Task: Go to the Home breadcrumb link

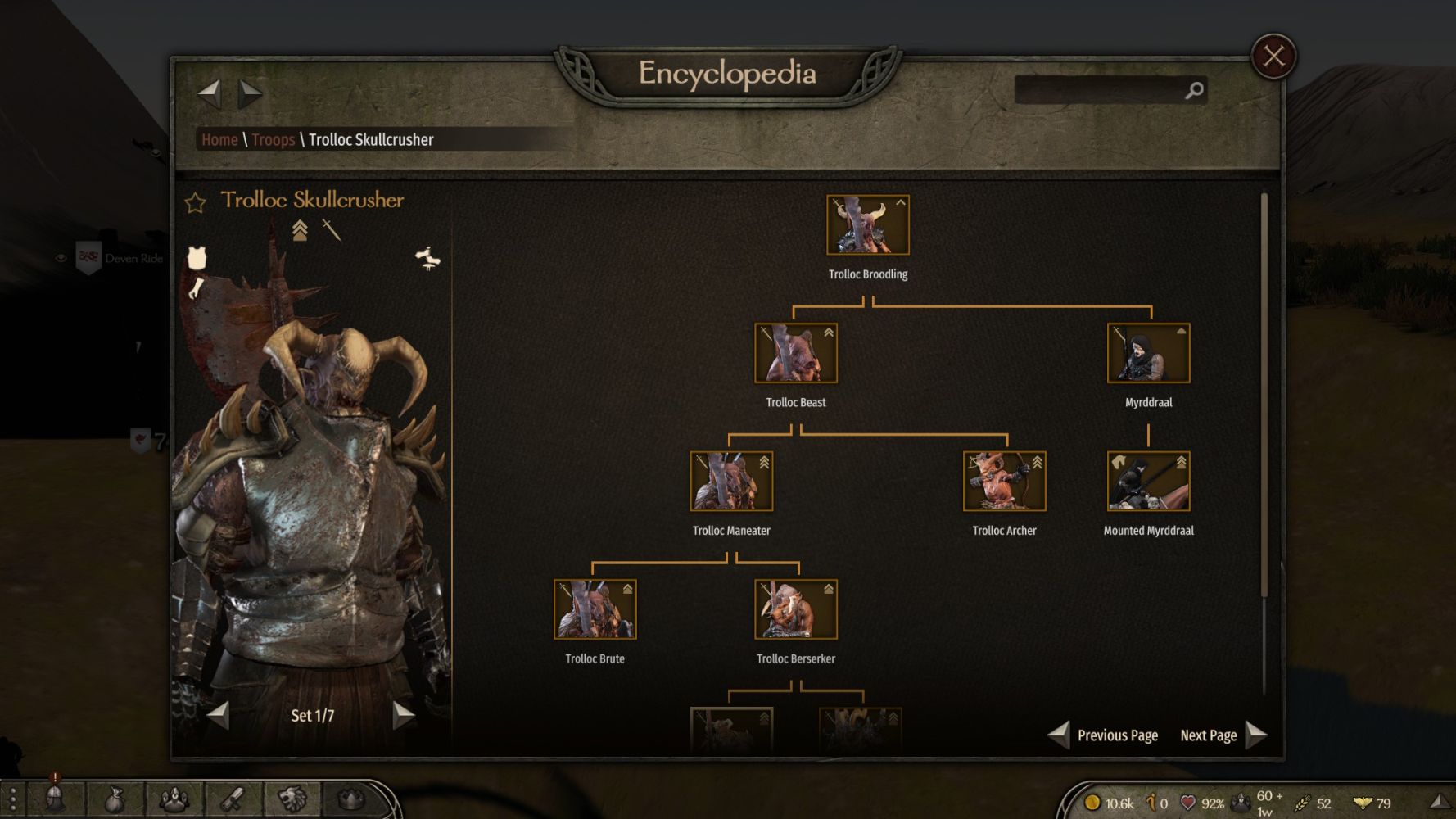Action: [219, 140]
